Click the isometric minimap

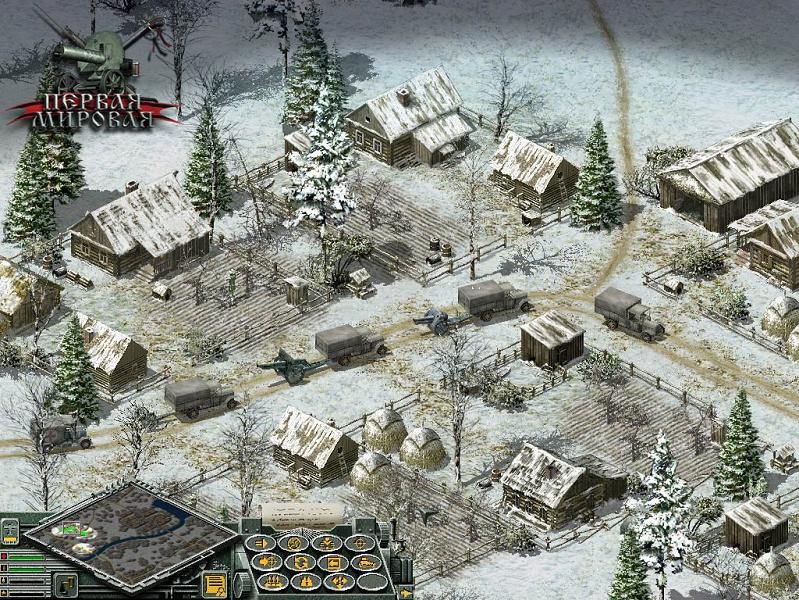tap(131, 536)
